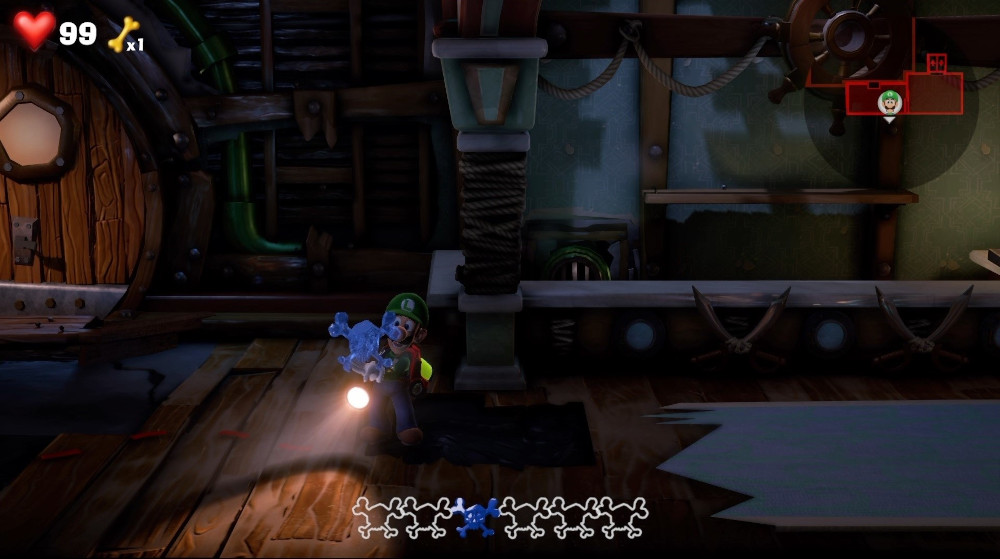Select Luigi's head marker on the minimap
The height and width of the screenshot is (559, 1000).
[x=889, y=101]
